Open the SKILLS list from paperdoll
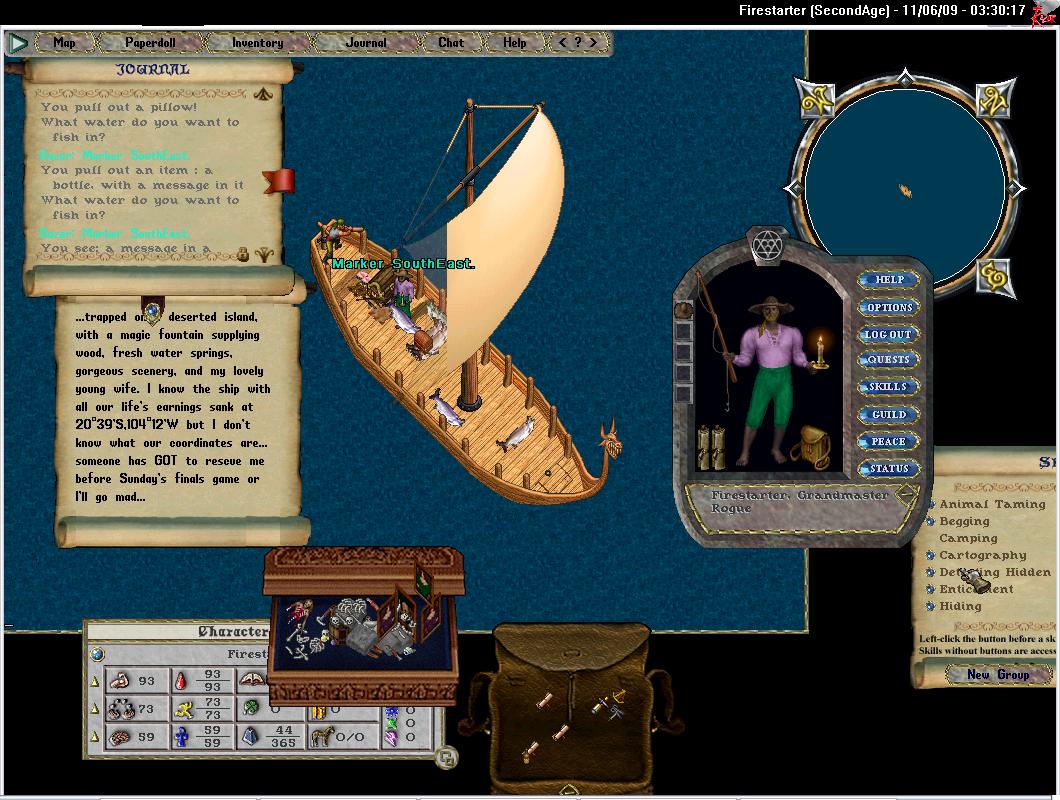Image resolution: width=1060 pixels, height=800 pixels. pos(889,387)
